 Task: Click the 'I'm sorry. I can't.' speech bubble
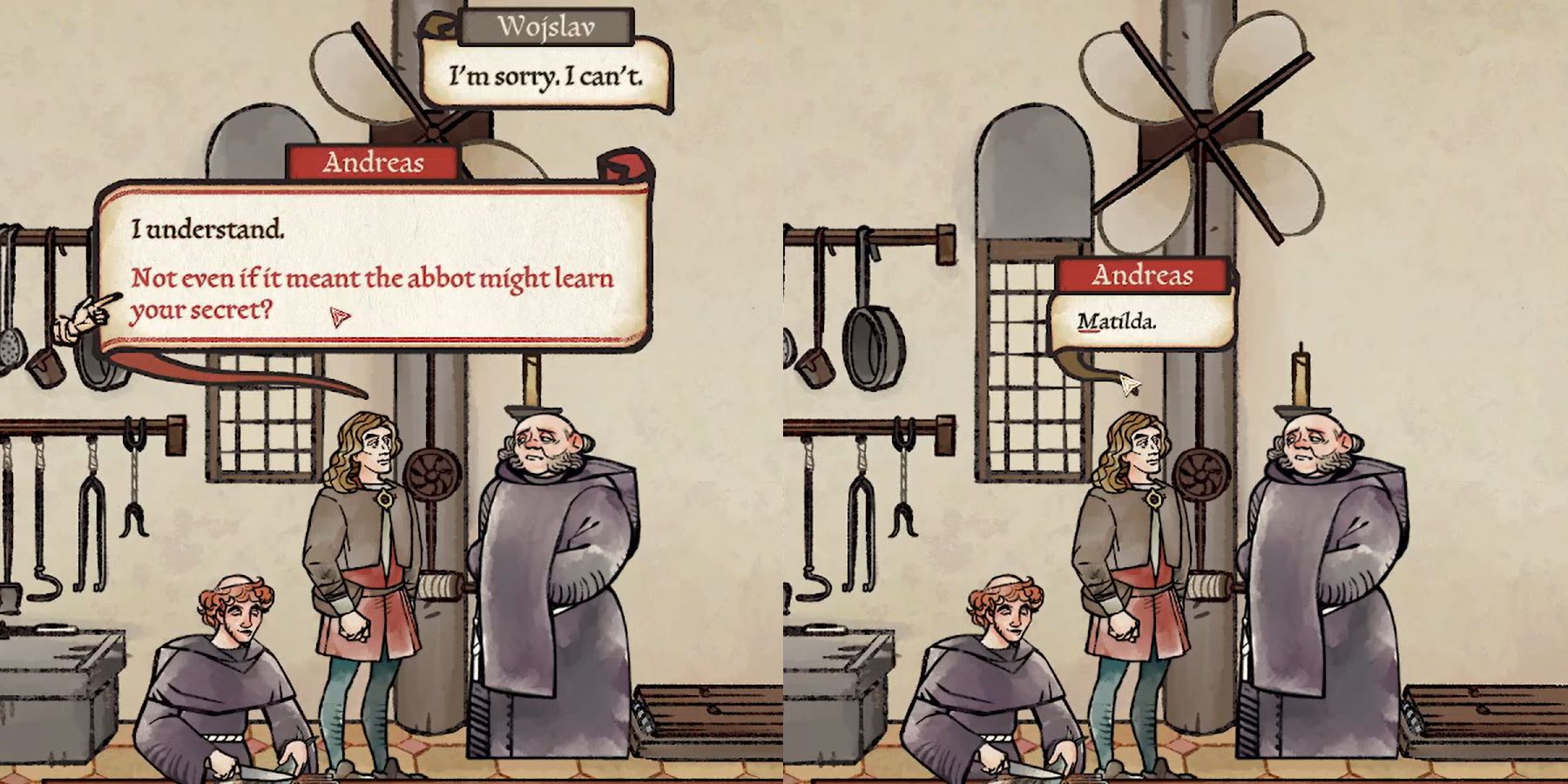(x=546, y=77)
